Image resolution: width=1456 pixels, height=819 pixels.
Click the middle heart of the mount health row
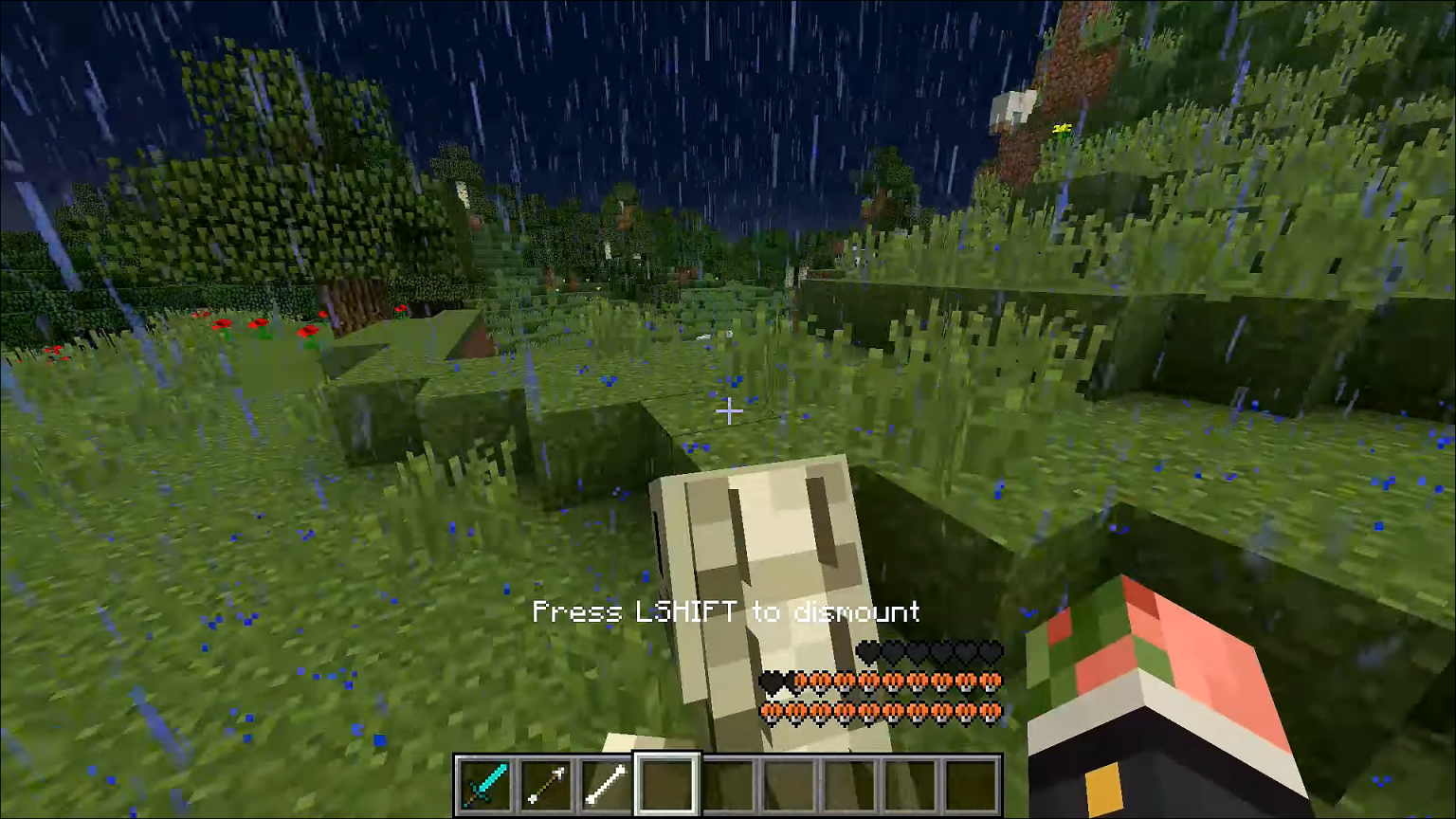(882, 682)
